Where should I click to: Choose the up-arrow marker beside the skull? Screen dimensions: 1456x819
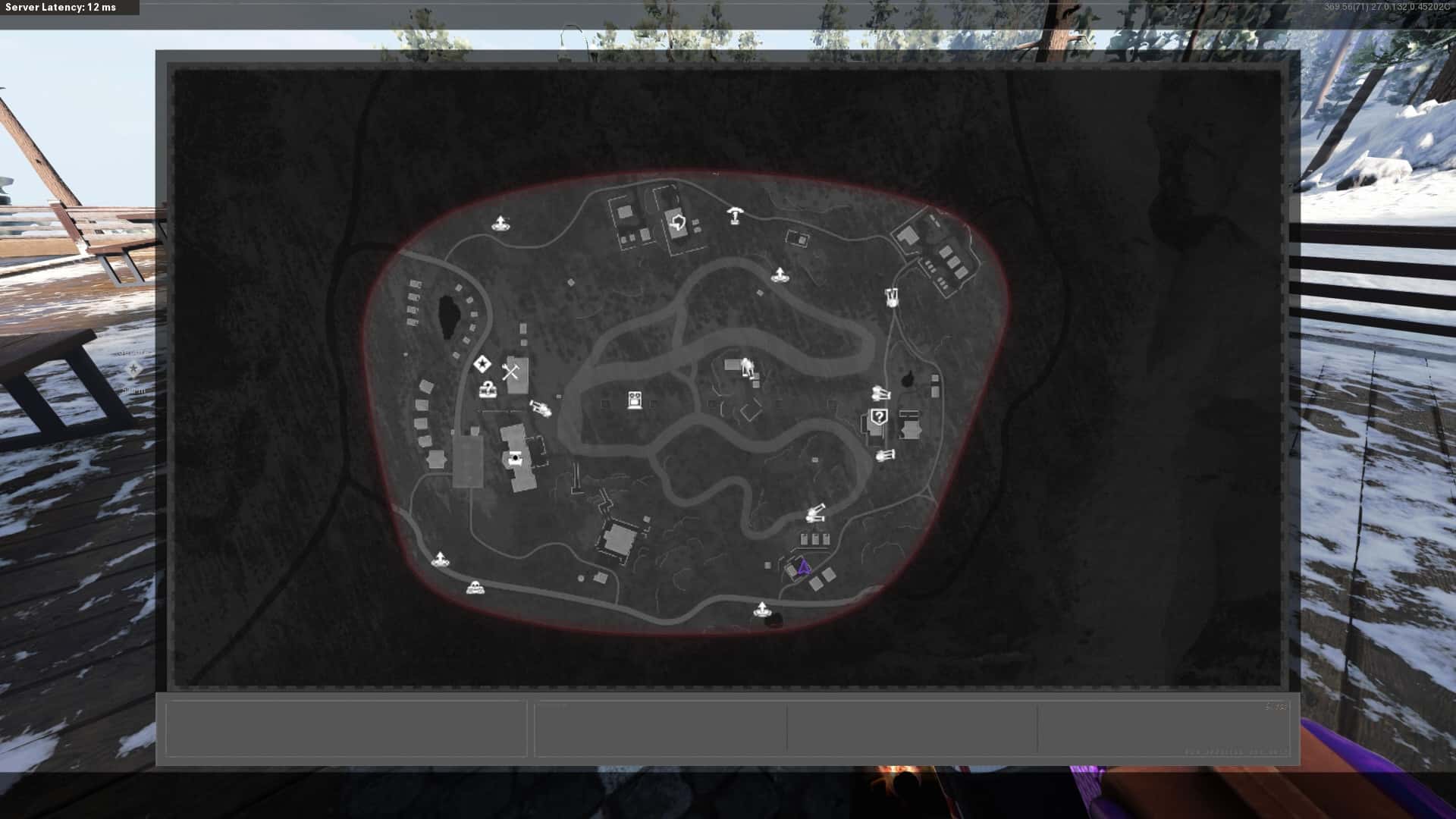pyautogui.click(x=439, y=560)
